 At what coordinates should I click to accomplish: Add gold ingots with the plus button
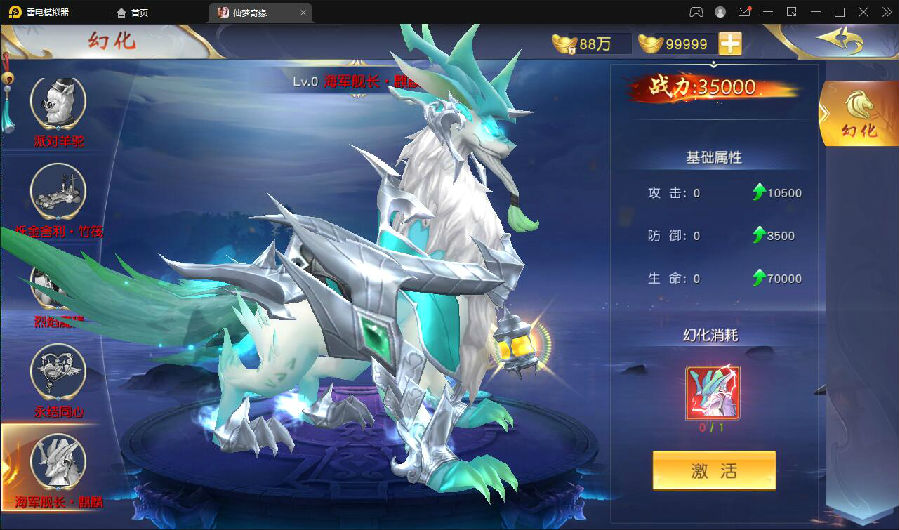coord(731,44)
